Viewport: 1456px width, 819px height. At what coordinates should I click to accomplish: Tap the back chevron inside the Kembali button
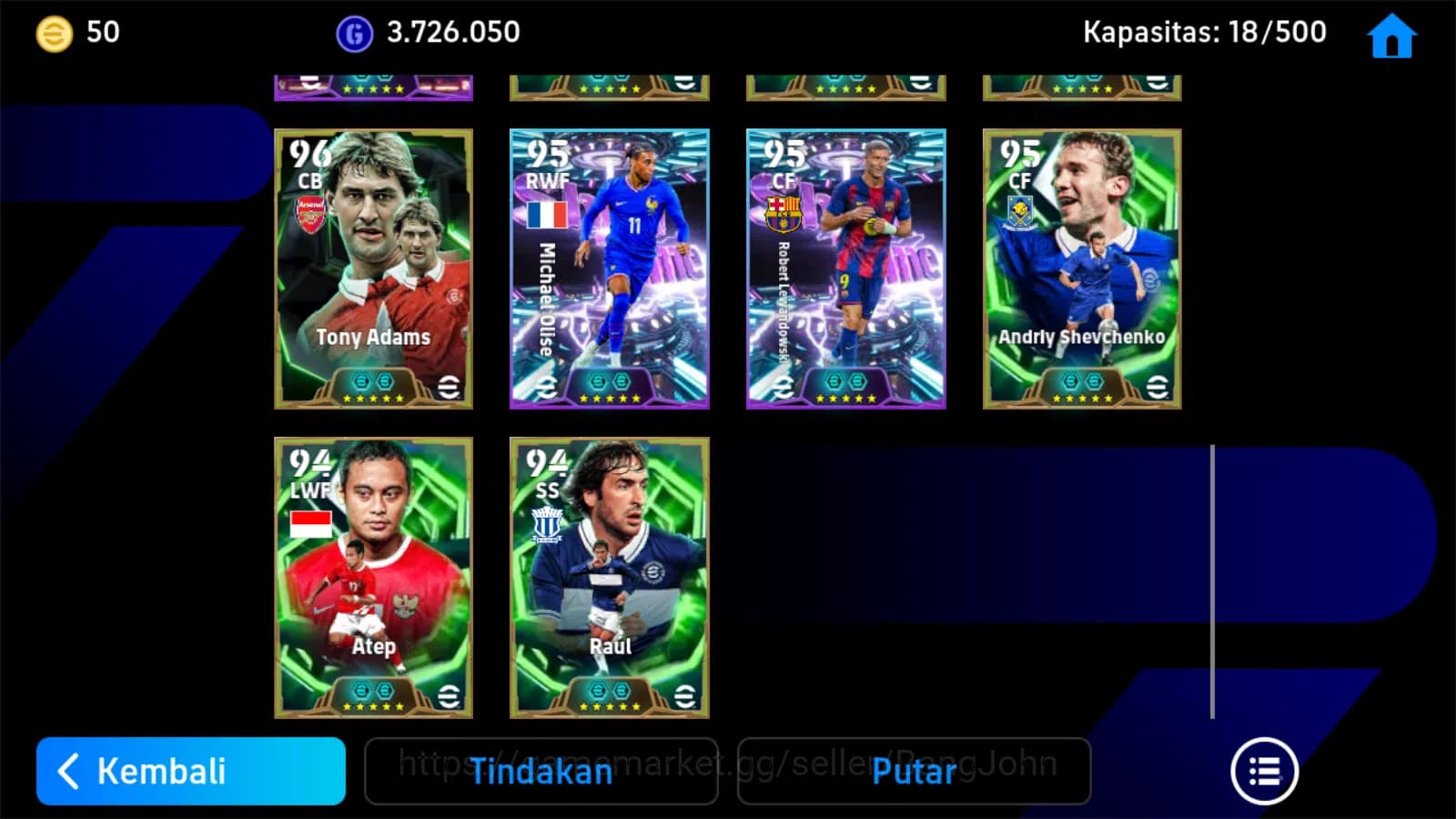pos(68,772)
